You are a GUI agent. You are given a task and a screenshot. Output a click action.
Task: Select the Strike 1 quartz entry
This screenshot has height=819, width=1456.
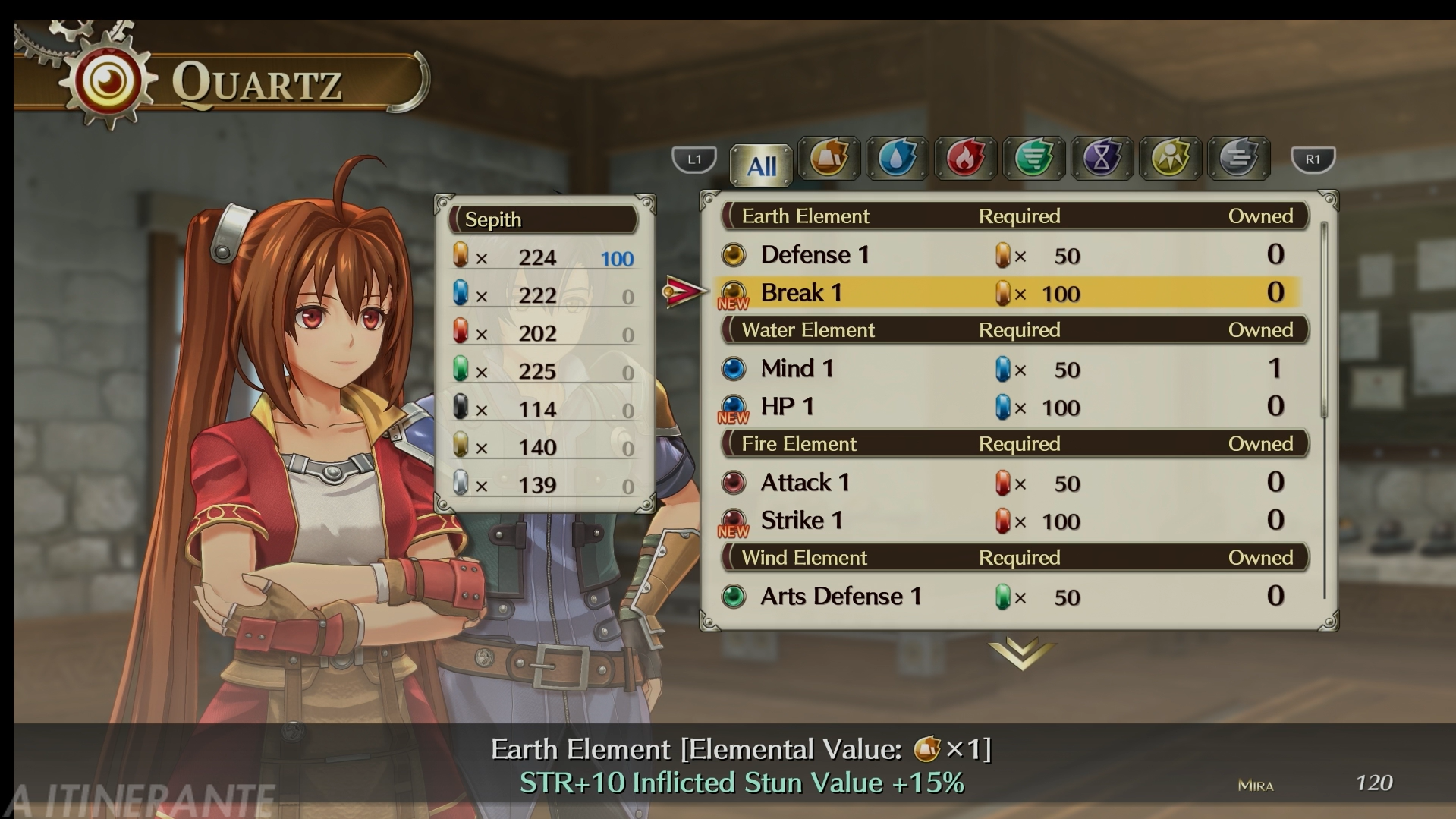[1009, 521]
